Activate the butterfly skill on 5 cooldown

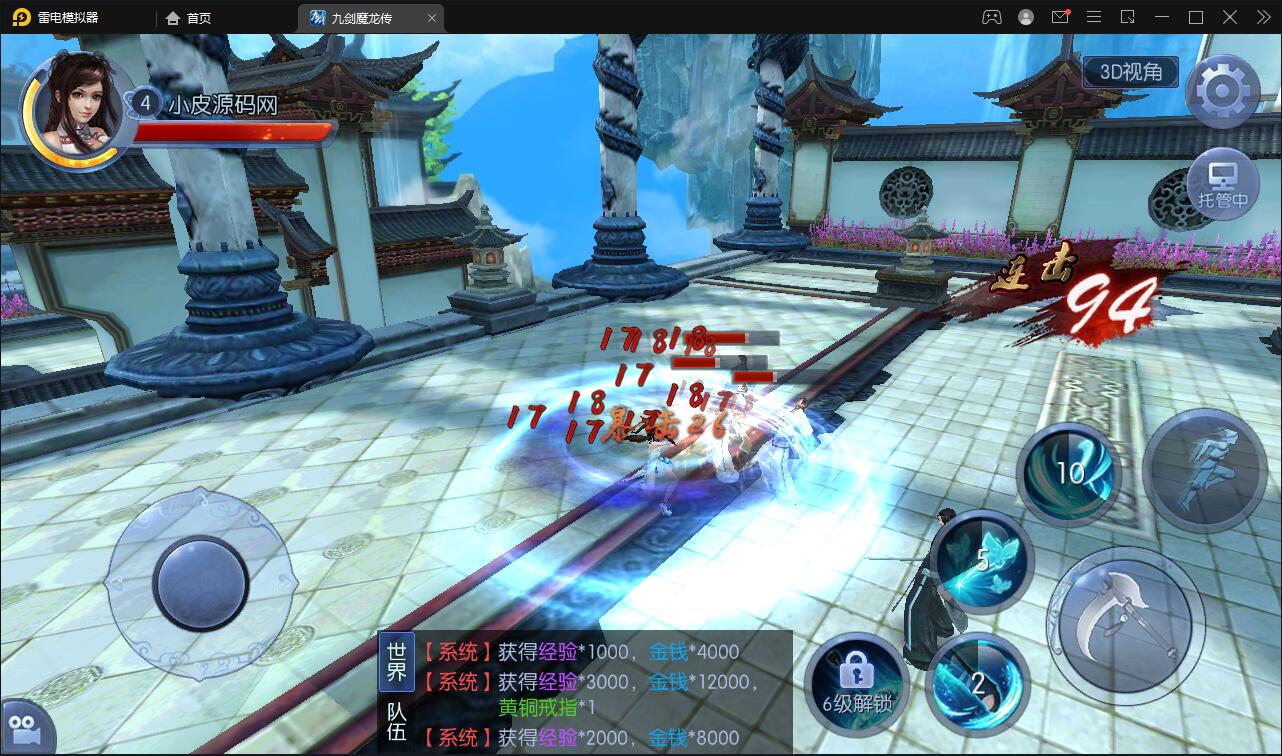tap(984, 561)
